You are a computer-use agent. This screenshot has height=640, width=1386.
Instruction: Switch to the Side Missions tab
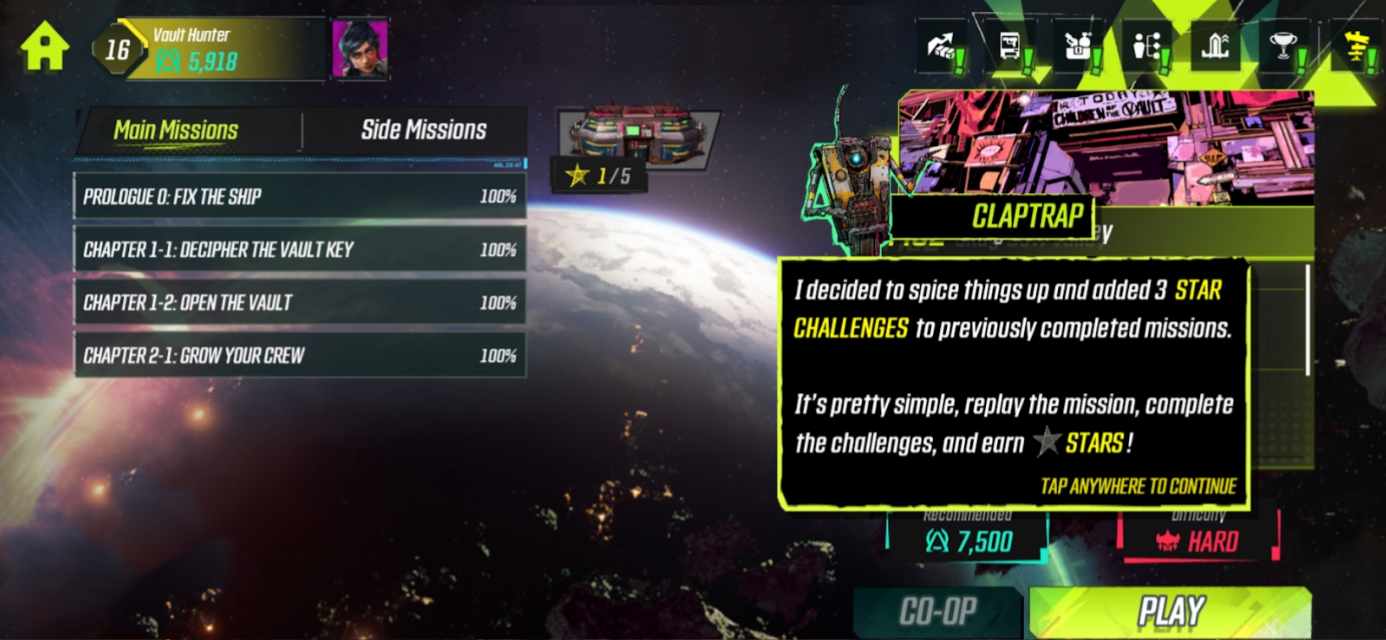[423, 130]
